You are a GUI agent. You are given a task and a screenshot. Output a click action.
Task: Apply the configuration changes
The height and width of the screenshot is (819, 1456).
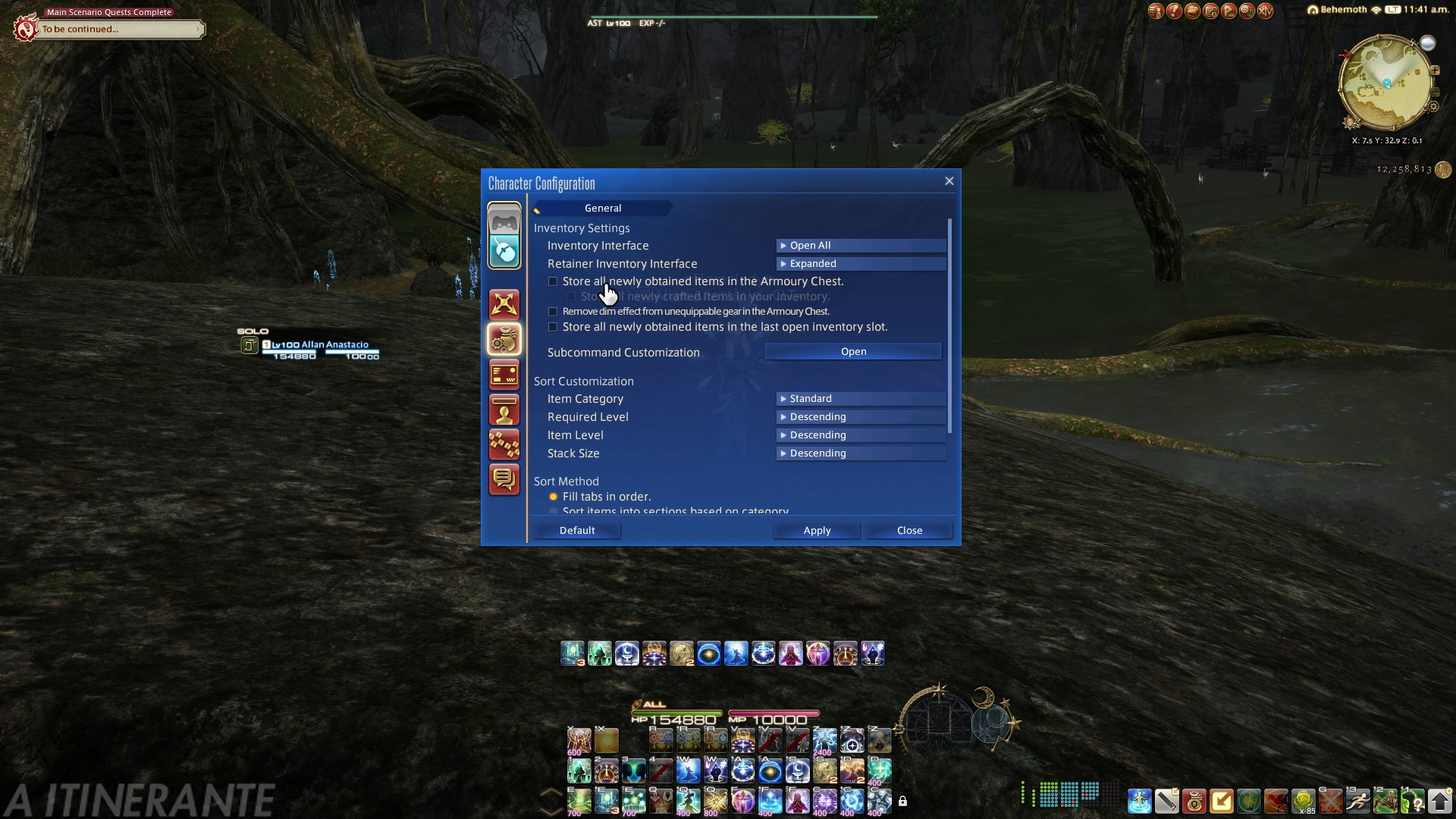point(817,531)
